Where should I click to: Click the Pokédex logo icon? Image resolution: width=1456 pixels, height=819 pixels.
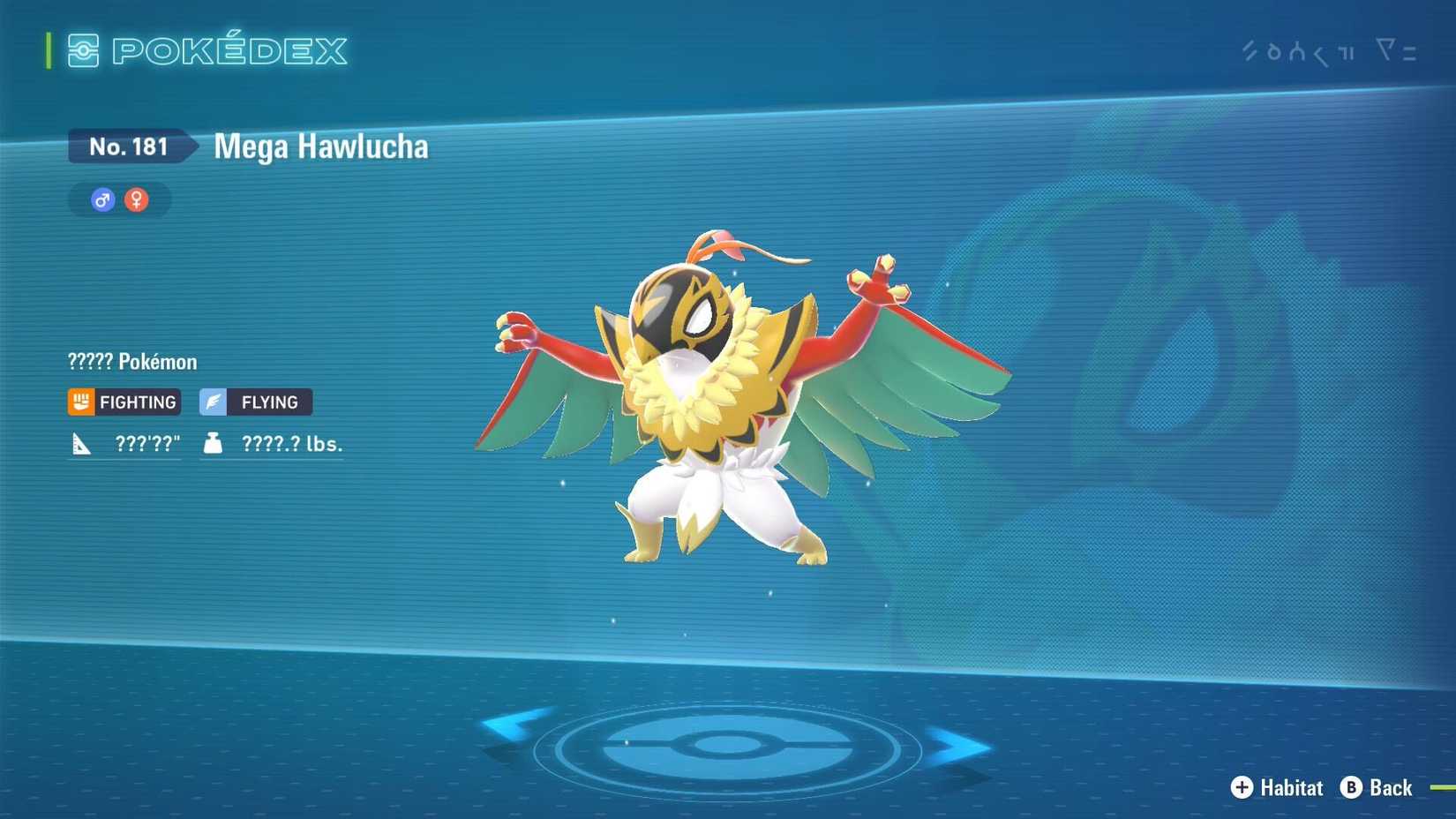(x=84, y=51)
